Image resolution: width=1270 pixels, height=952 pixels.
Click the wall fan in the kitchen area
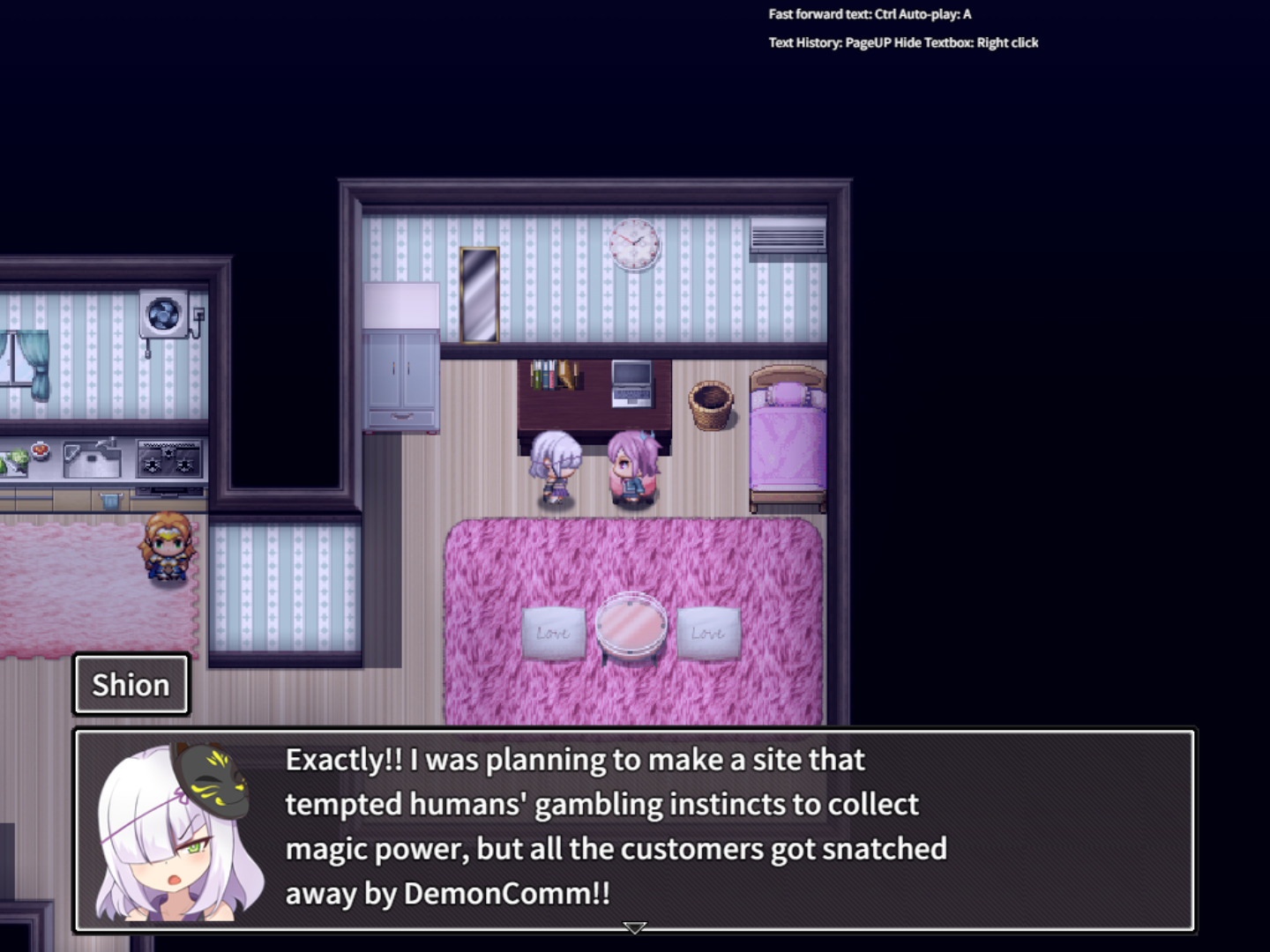163,313
